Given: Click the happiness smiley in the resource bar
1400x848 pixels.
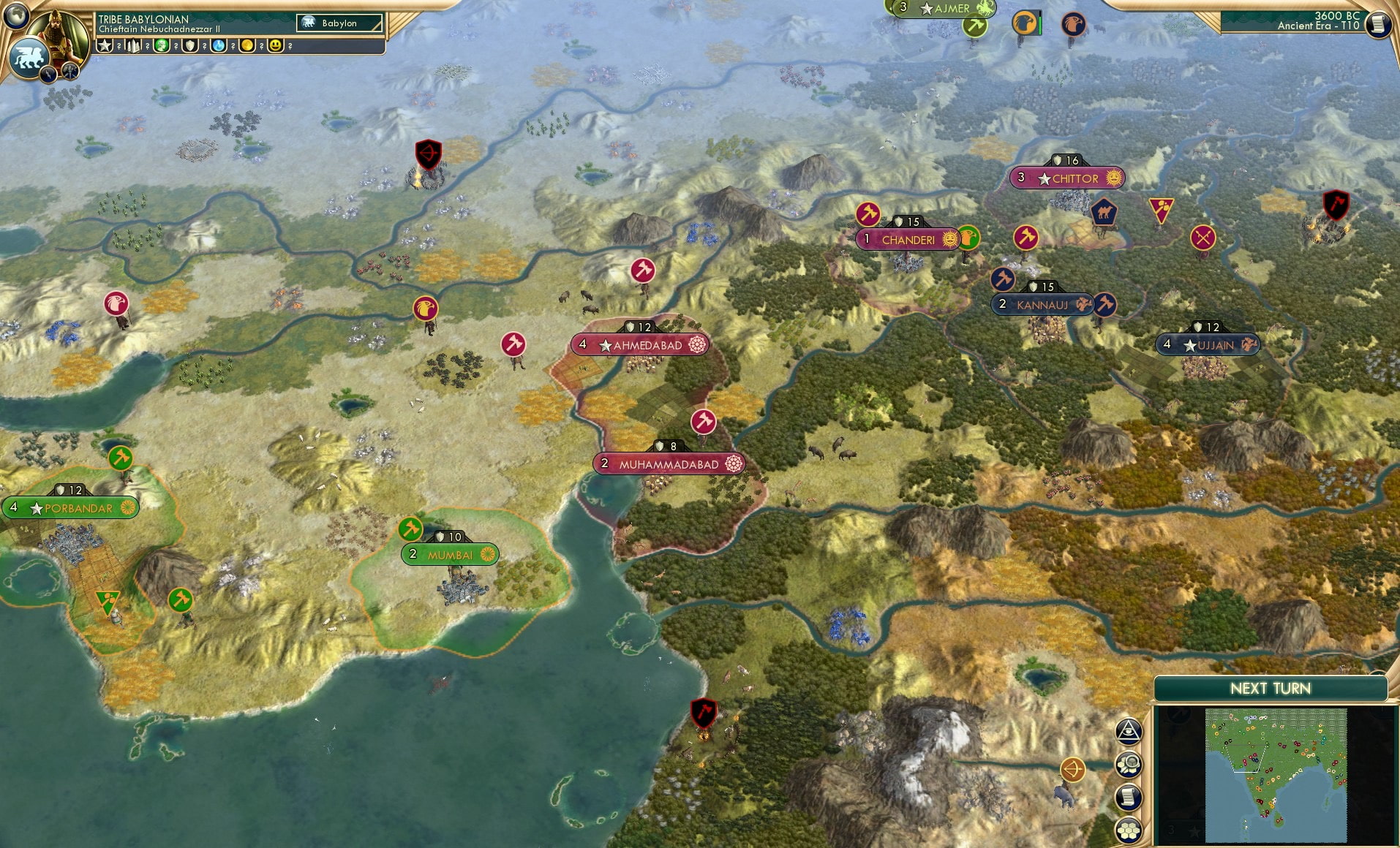Looking at the screenshot, I should tap(276, 45).
